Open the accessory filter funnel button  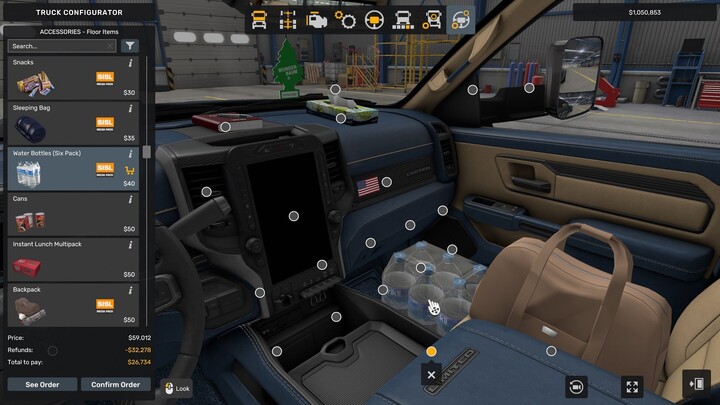point(130,46)
